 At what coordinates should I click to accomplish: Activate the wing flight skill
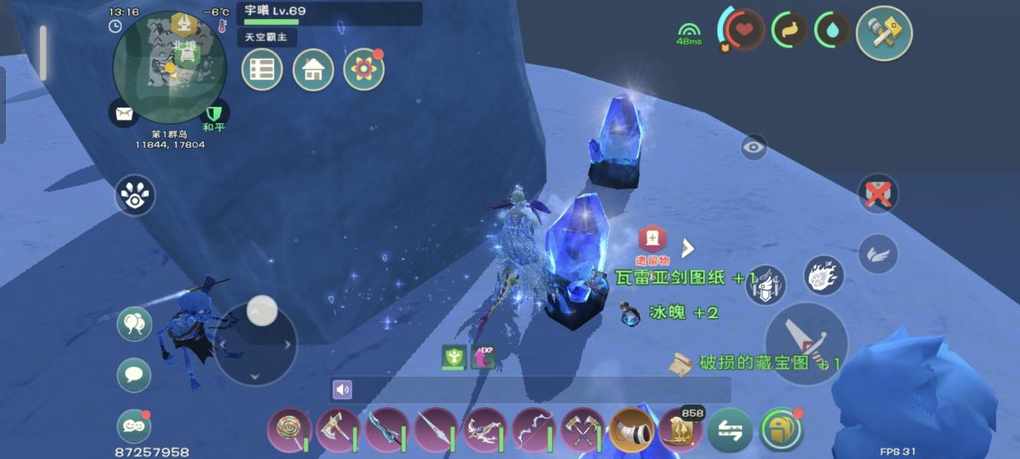[x=877, y=253]
